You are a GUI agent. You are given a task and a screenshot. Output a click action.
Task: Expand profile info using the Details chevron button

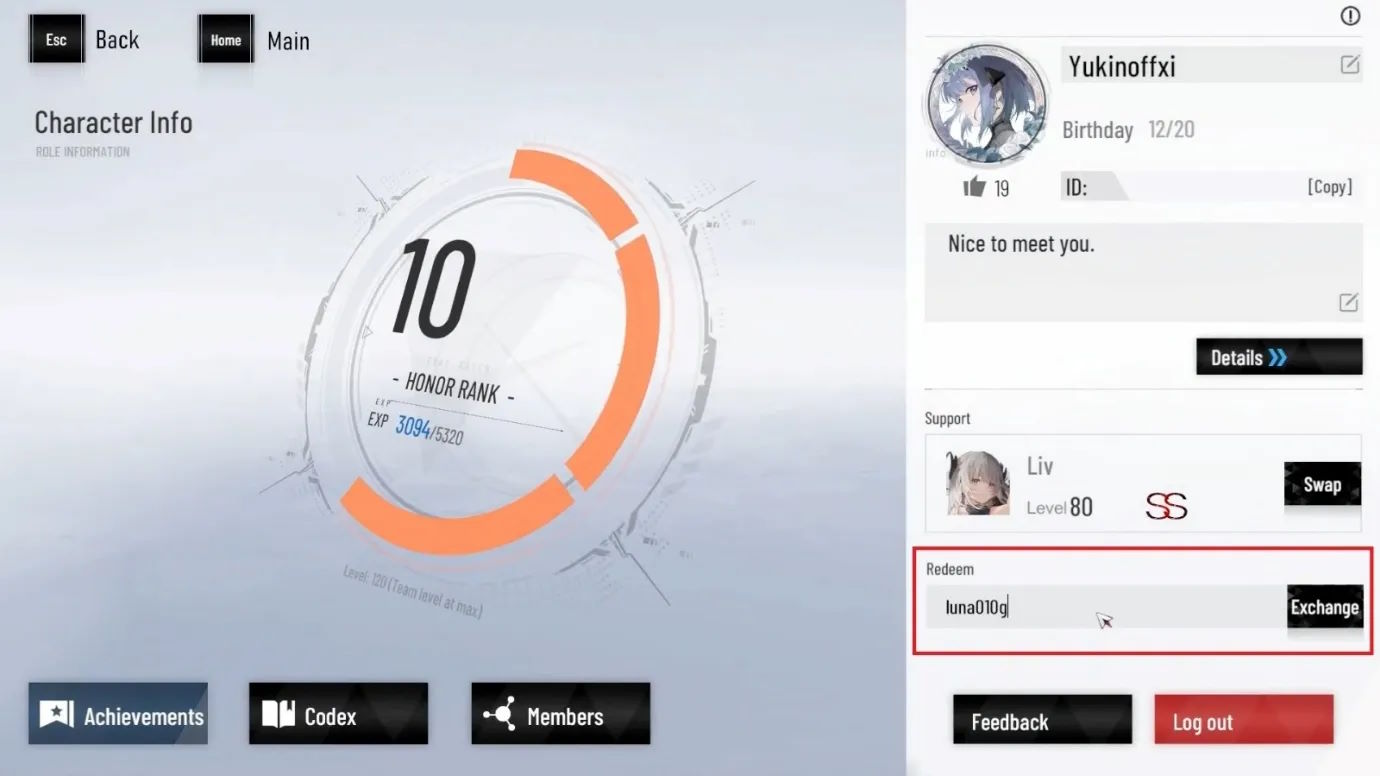pos(1279,356)
